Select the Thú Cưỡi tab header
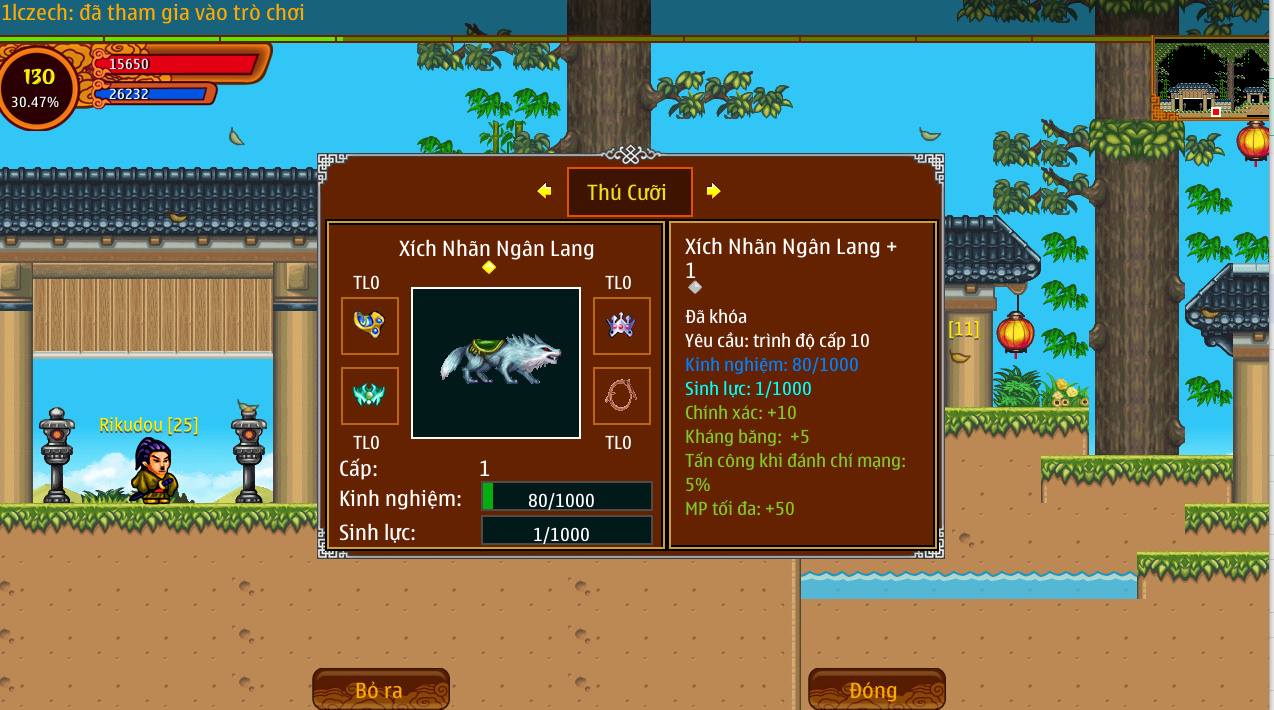 click(629, 192)
